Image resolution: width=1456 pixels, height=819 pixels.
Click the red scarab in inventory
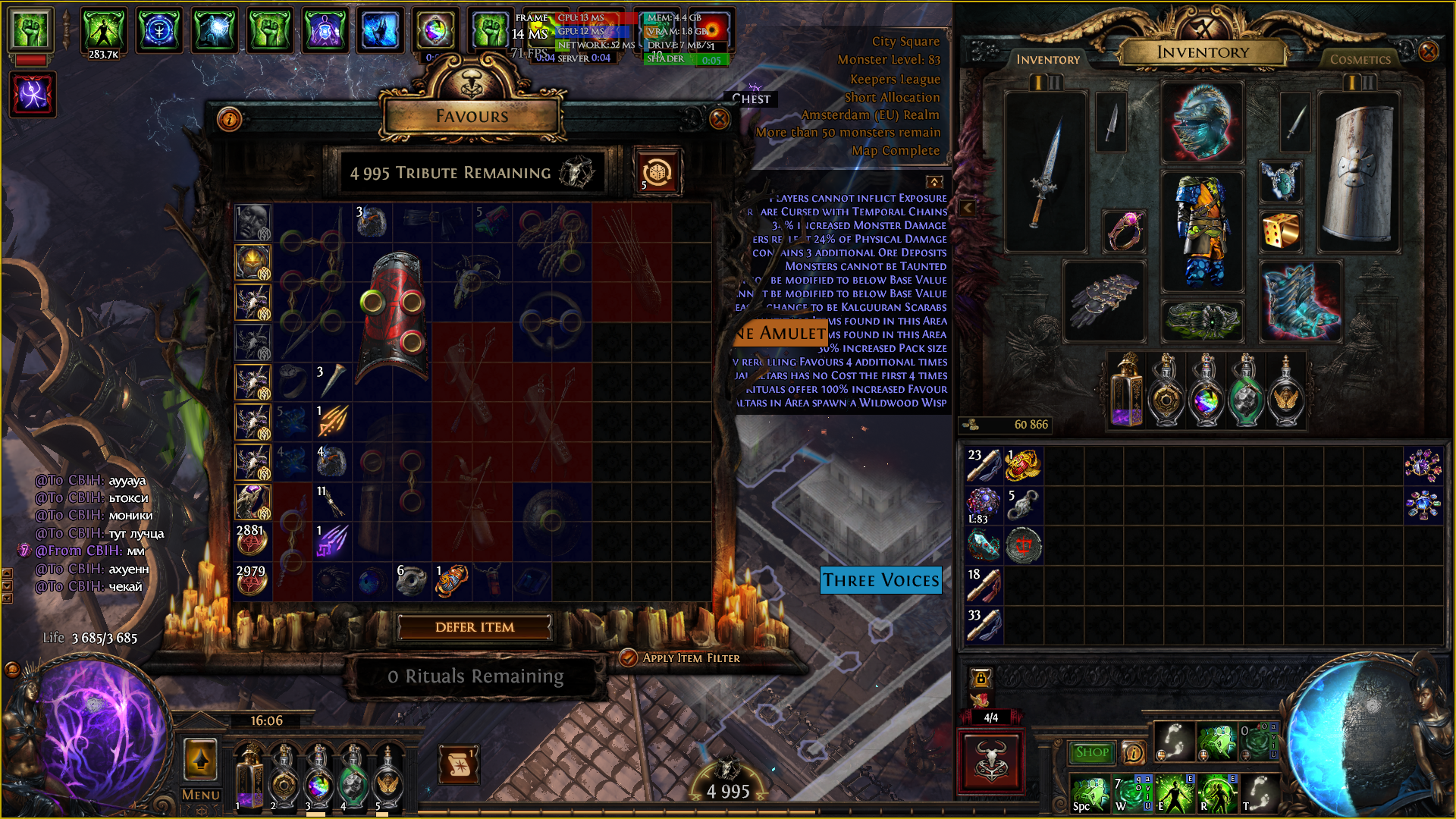click(x=1023, y=466)
